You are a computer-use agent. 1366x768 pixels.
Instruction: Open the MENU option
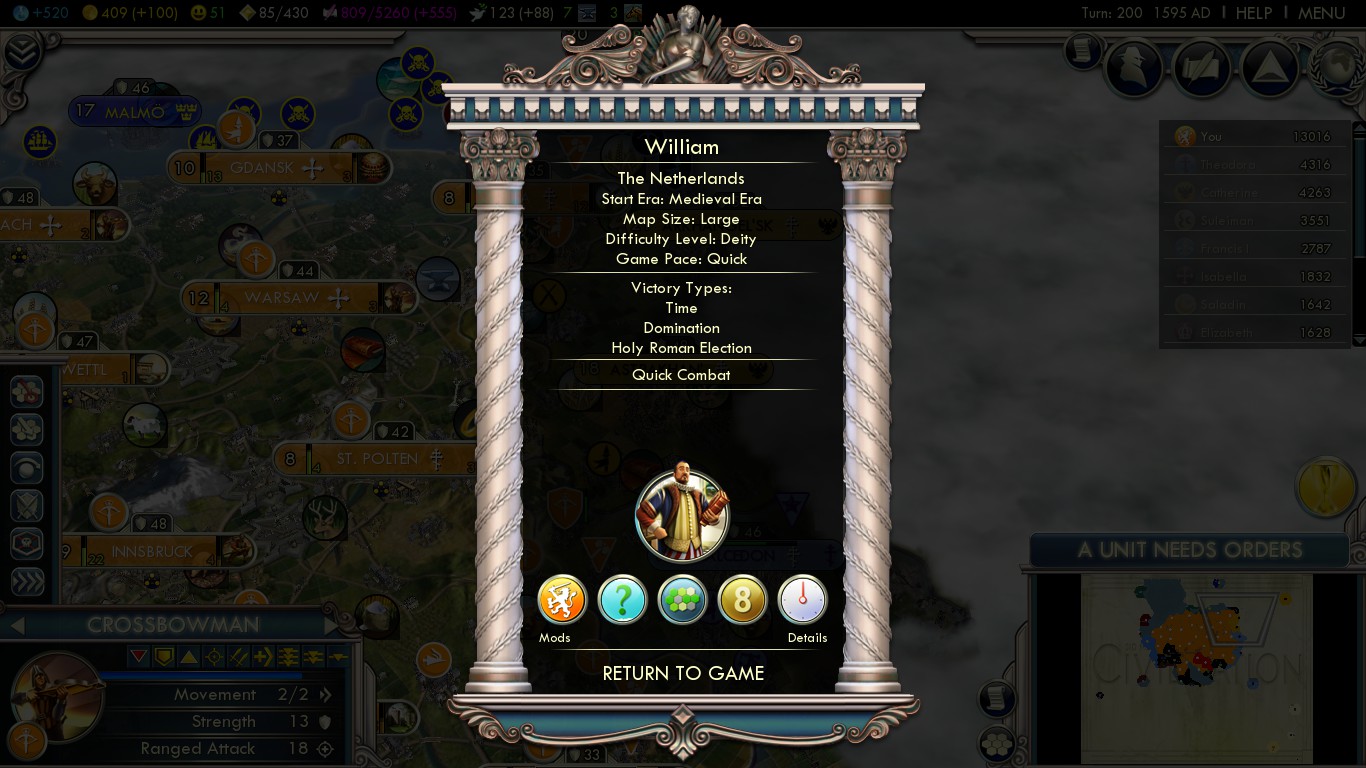(x=1321, y=13)
